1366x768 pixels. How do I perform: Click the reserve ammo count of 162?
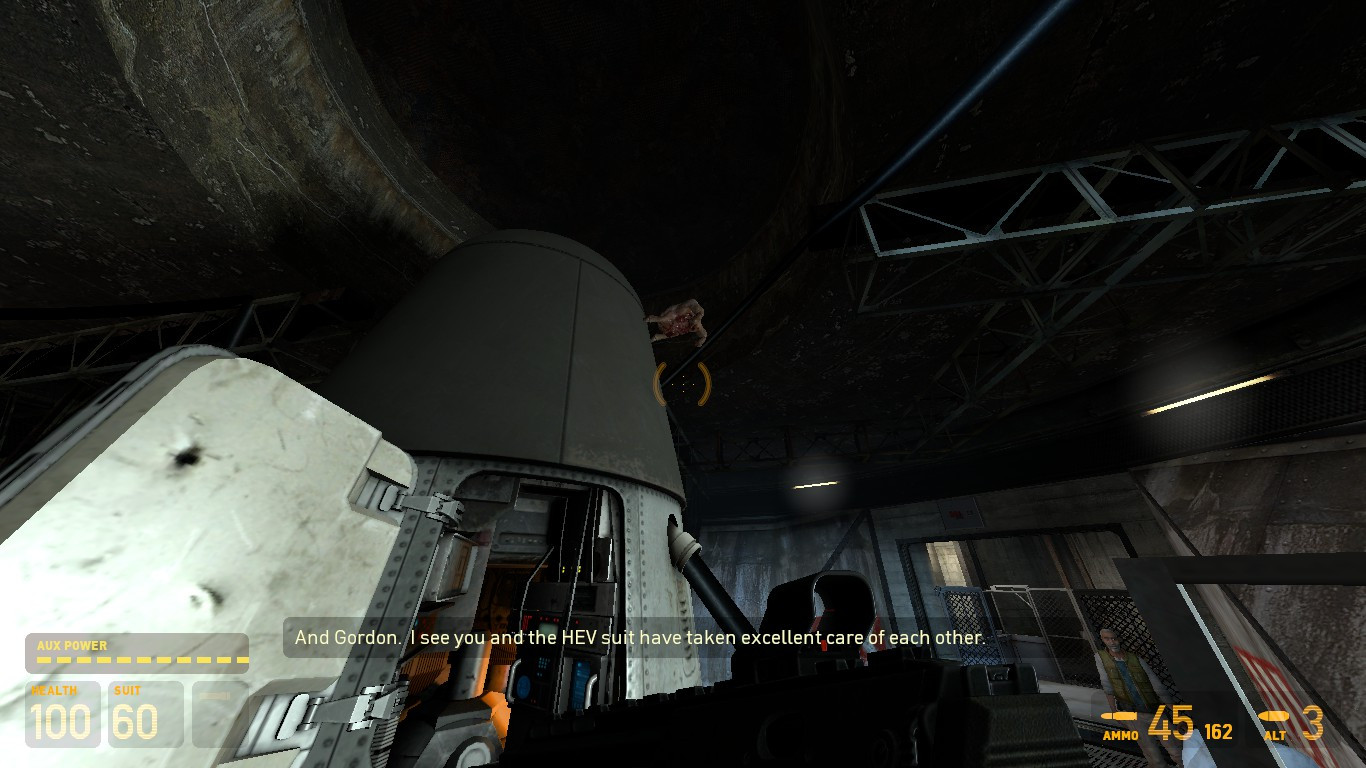click(1217, 731)
